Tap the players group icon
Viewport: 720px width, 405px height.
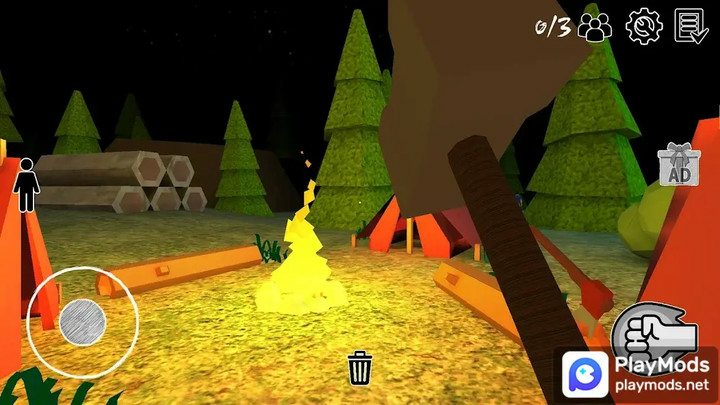pyautogui.click(x=596, y=27)
